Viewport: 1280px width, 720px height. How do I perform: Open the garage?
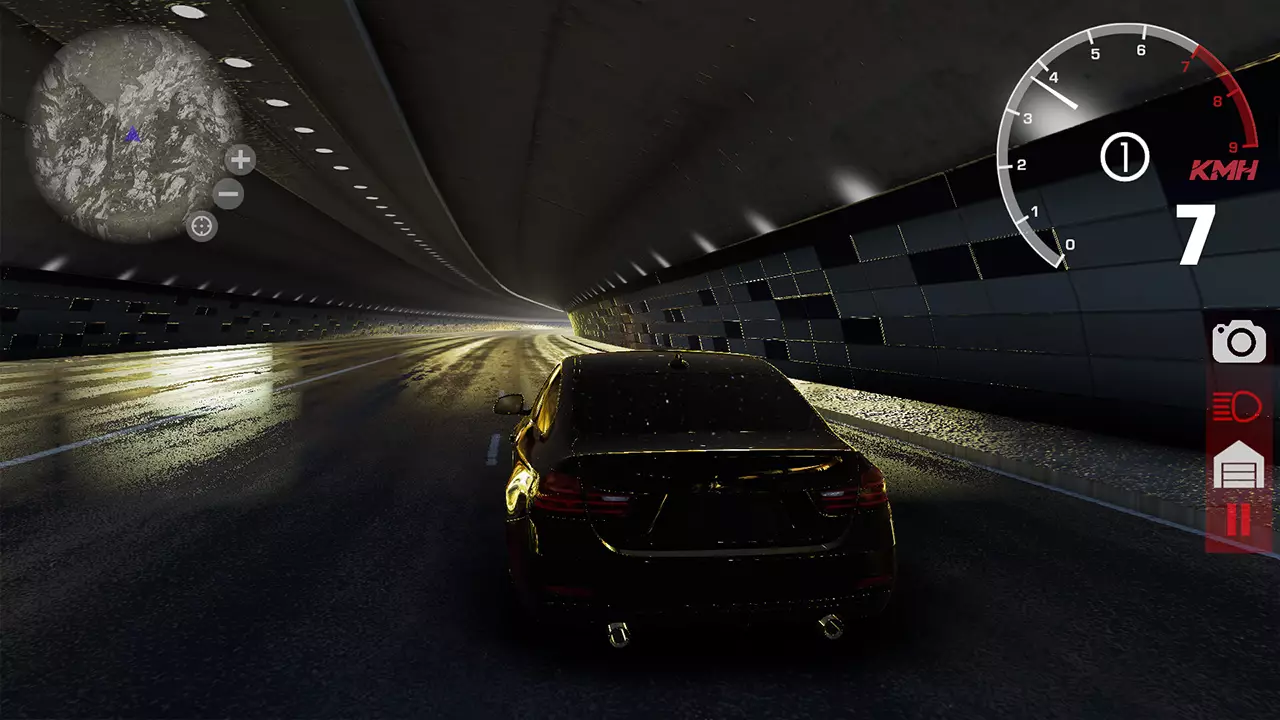[1239, 466]
